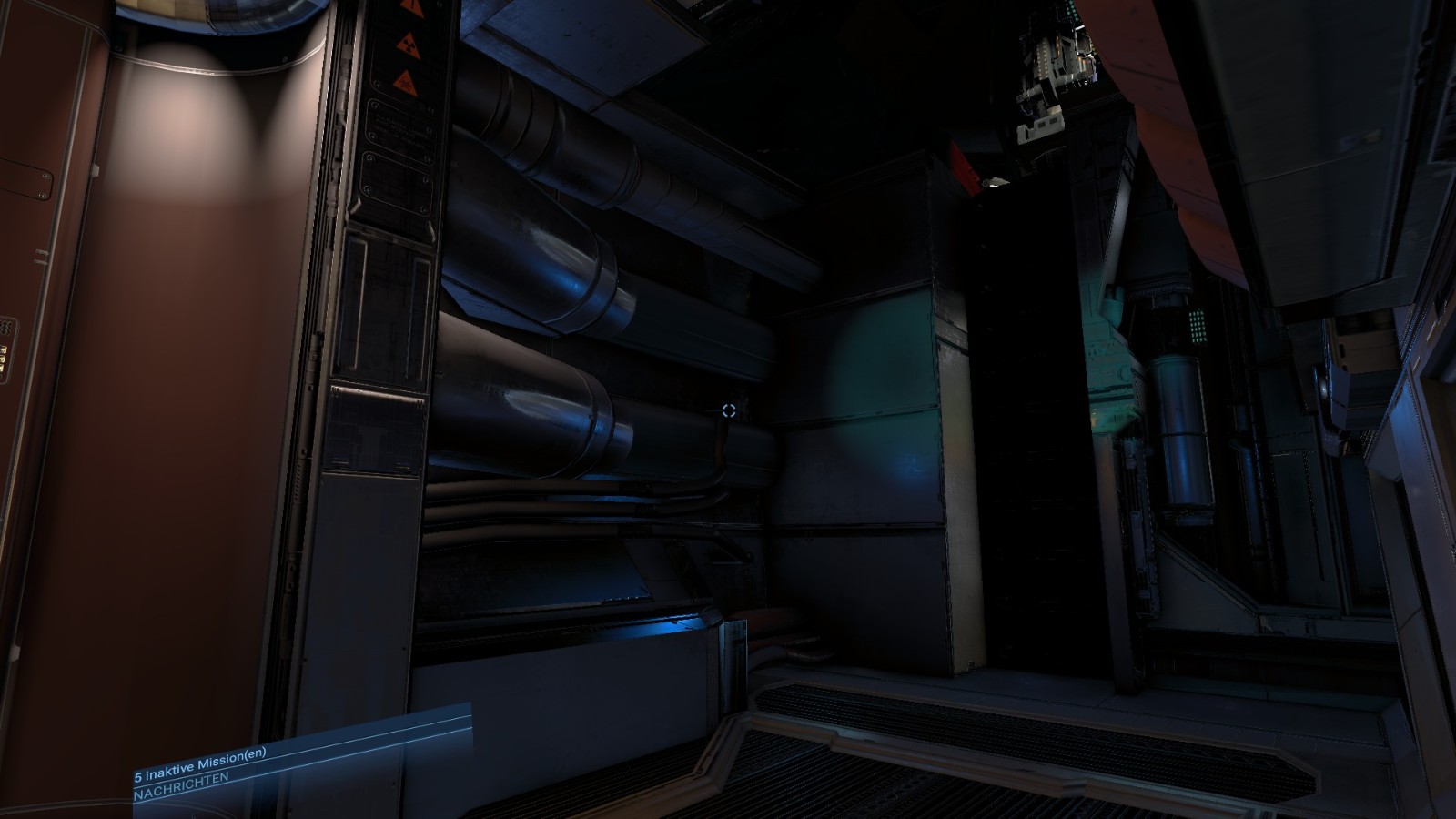Click the white machinery unit in the top right

tap(1056, 55)
